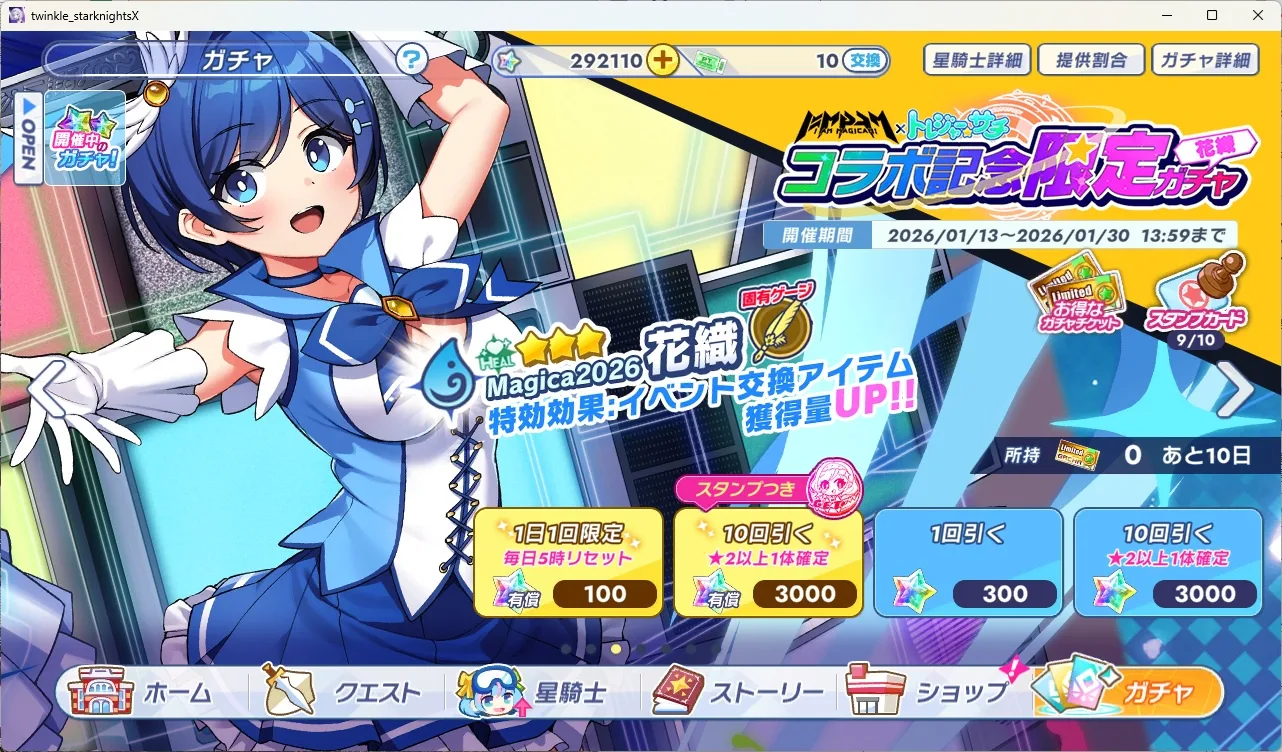Pull the スタンプつき 10回引く paid gacha
This screenshot has width=1282, height=752.
768,562
